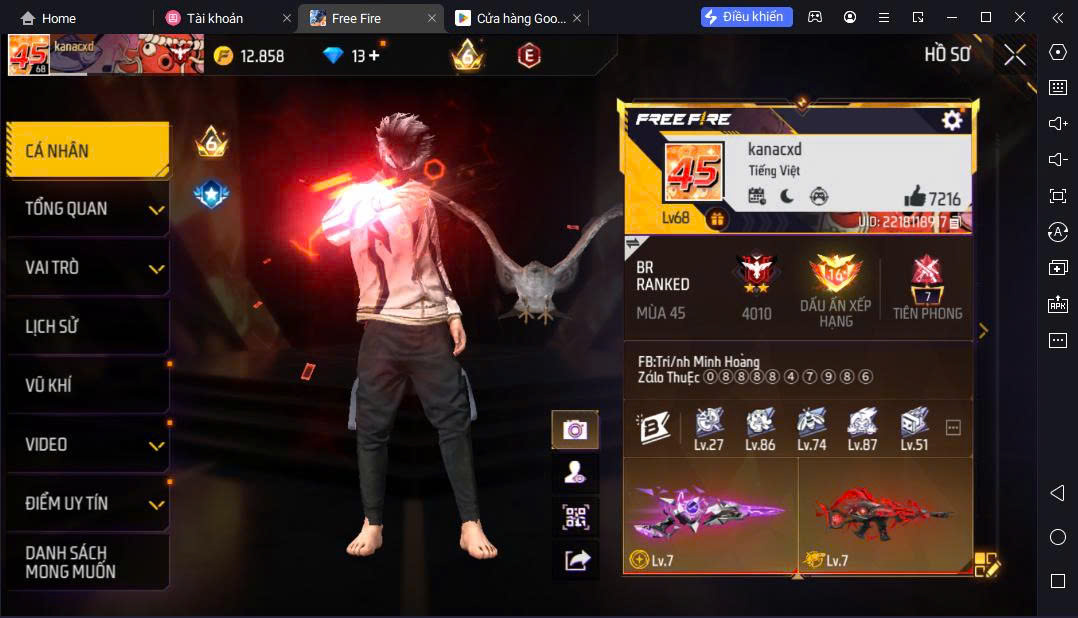1078x618 pixels.
Task: Click the share arrow button
Action: [577, 561]
